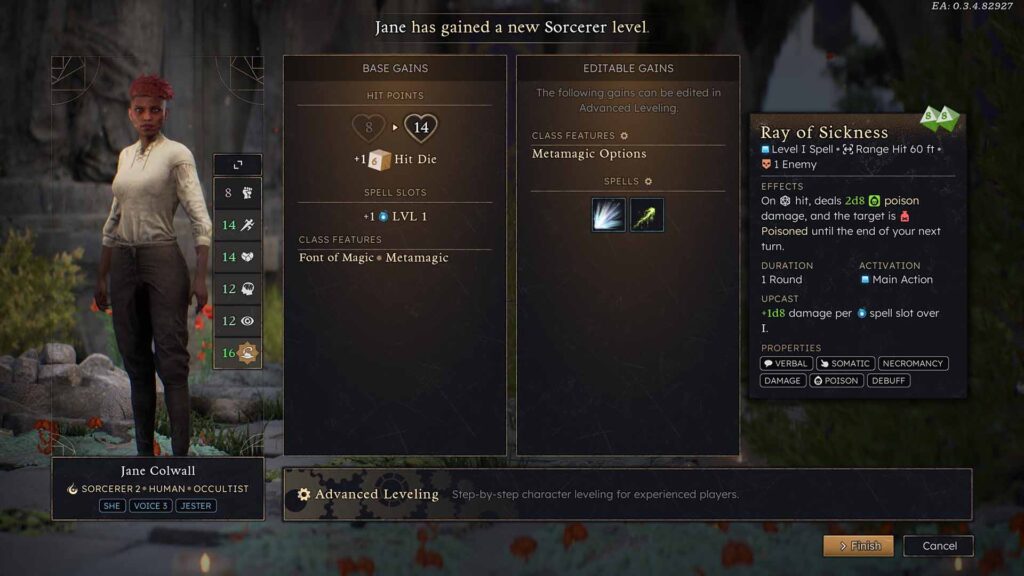View the Font of Magic class feature
Screen dimensions: 1024x576
336,258
